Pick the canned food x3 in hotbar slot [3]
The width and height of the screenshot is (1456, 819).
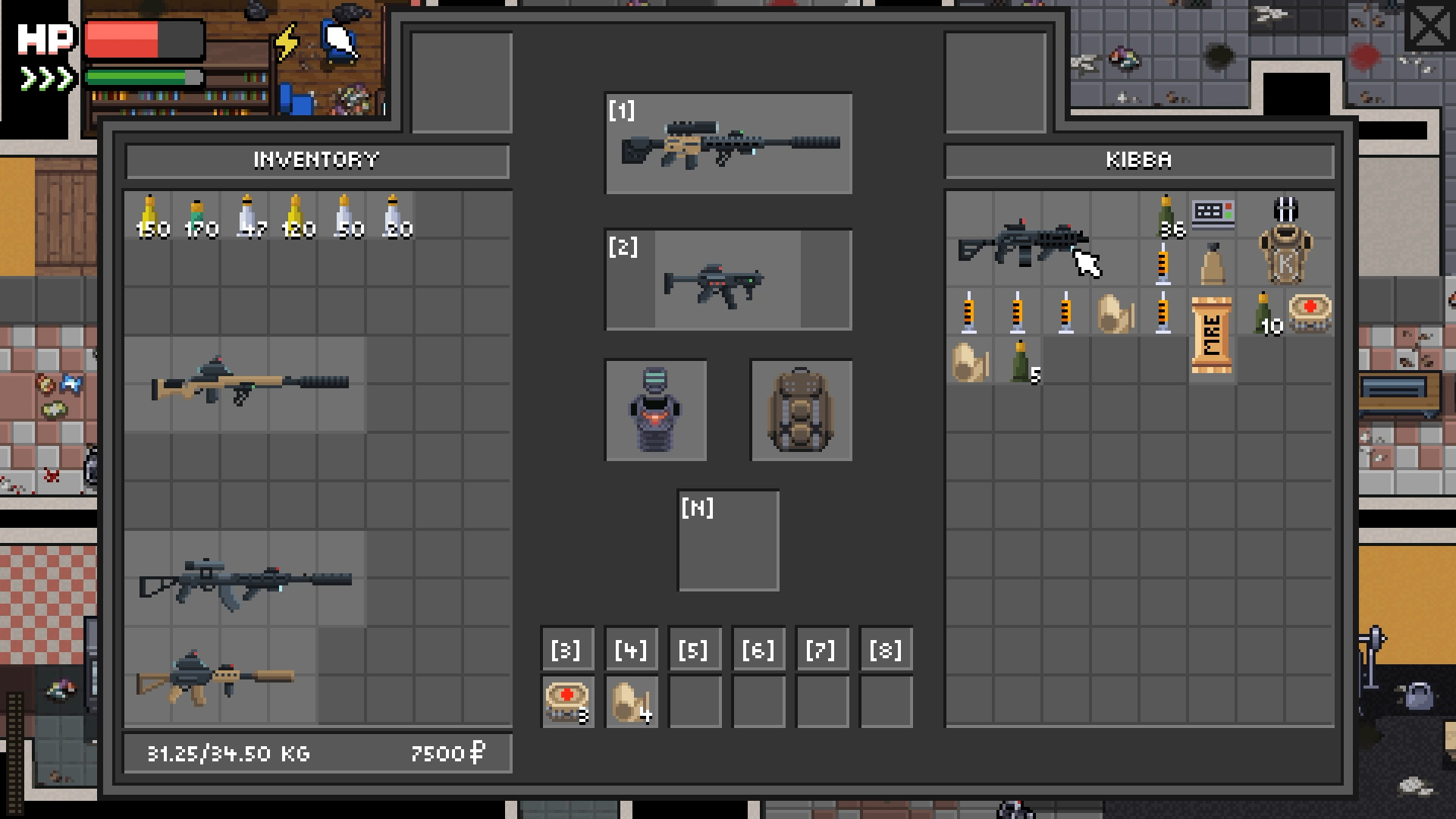tap(566, 700)
